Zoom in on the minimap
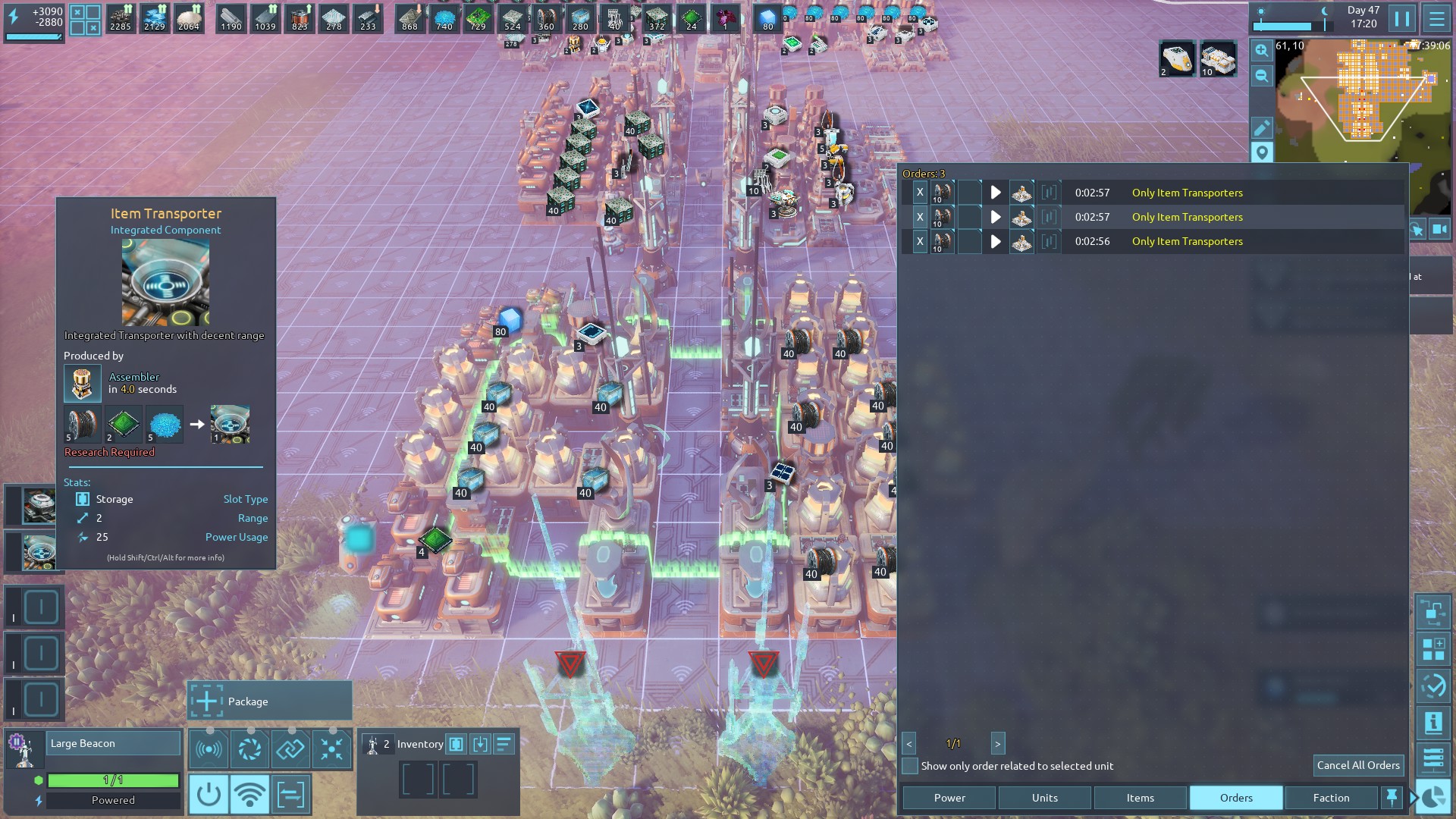Image resolution: width=1456 pixels, height=819 pixels. click(1261, 51)
